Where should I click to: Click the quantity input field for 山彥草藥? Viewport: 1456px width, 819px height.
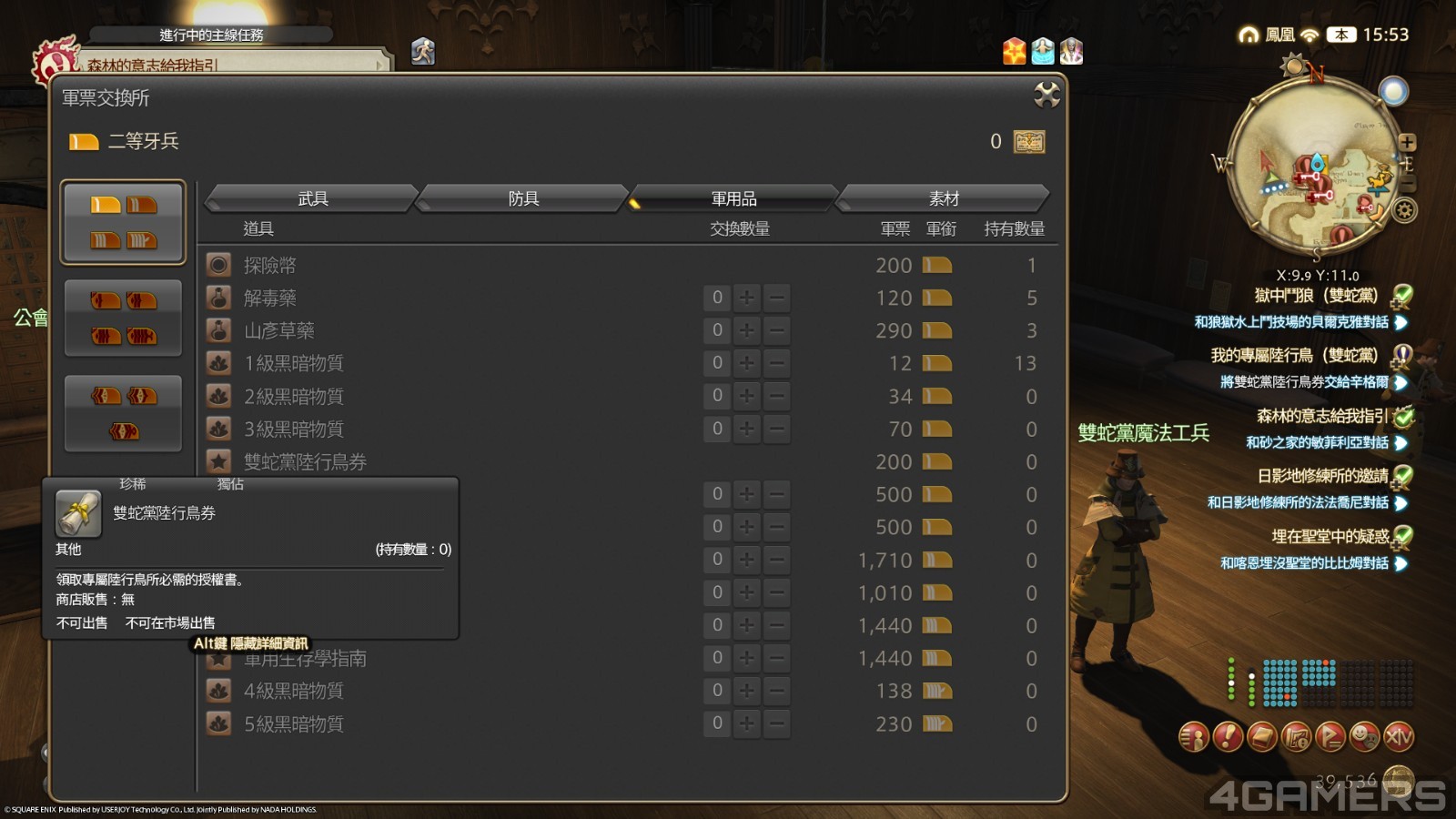[x=718, y=330]
